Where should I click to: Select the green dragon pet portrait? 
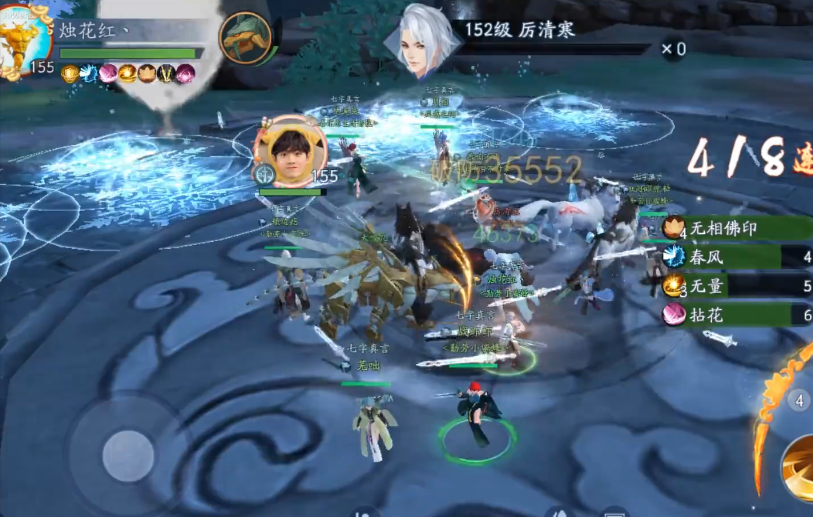244,39
